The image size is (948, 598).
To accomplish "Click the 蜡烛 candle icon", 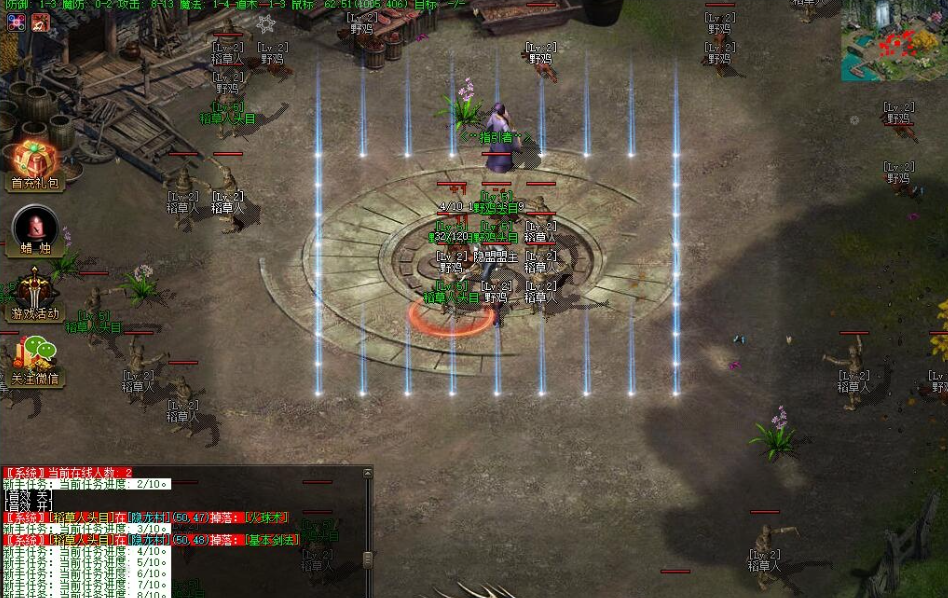I will tap(35, 230).
